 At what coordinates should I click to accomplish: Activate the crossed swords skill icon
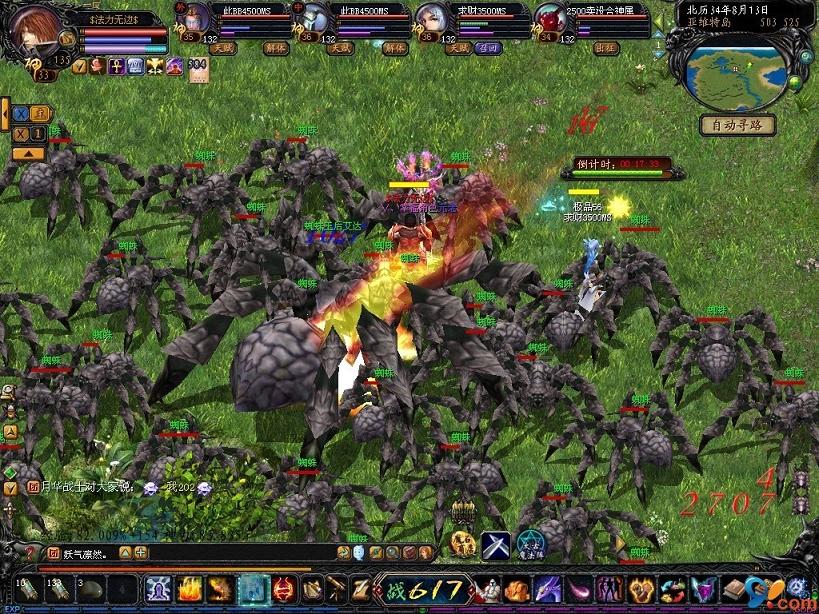pos(496,544)
